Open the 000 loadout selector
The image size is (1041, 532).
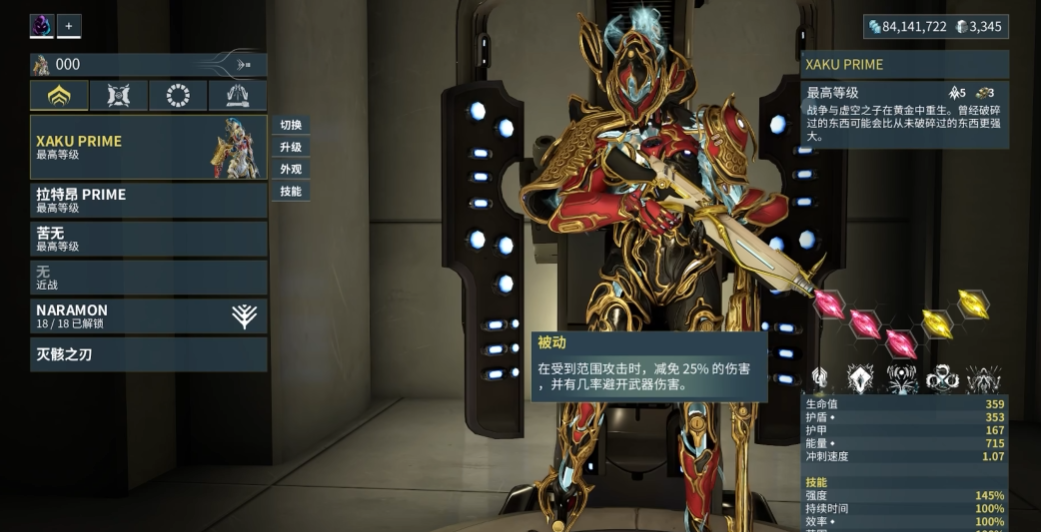point(148,65)
